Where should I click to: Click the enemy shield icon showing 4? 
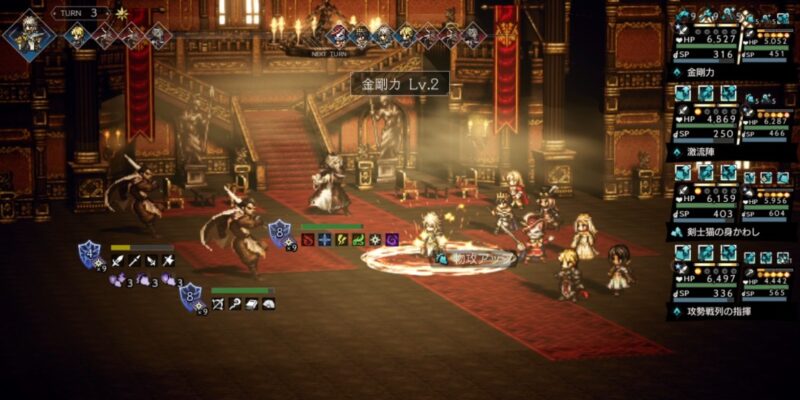90,253
